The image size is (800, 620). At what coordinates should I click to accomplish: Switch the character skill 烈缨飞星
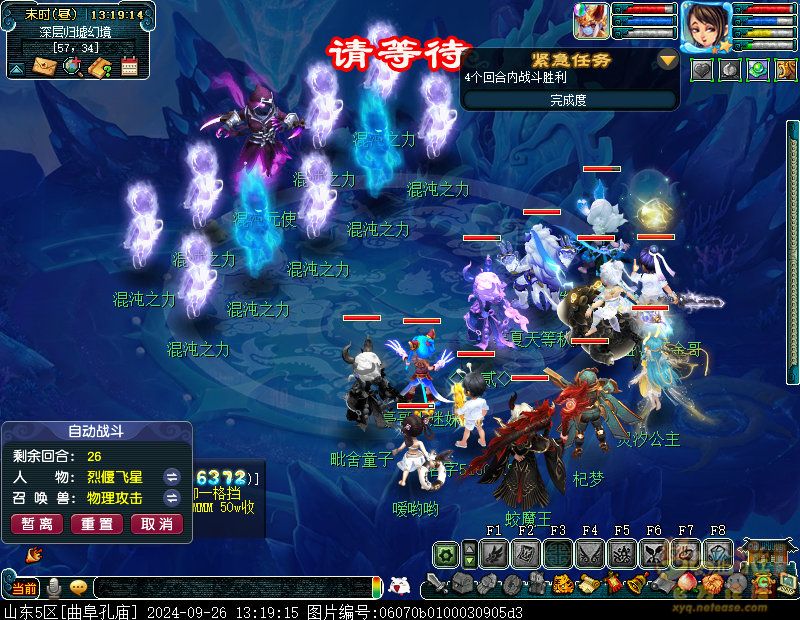[172, 476]
